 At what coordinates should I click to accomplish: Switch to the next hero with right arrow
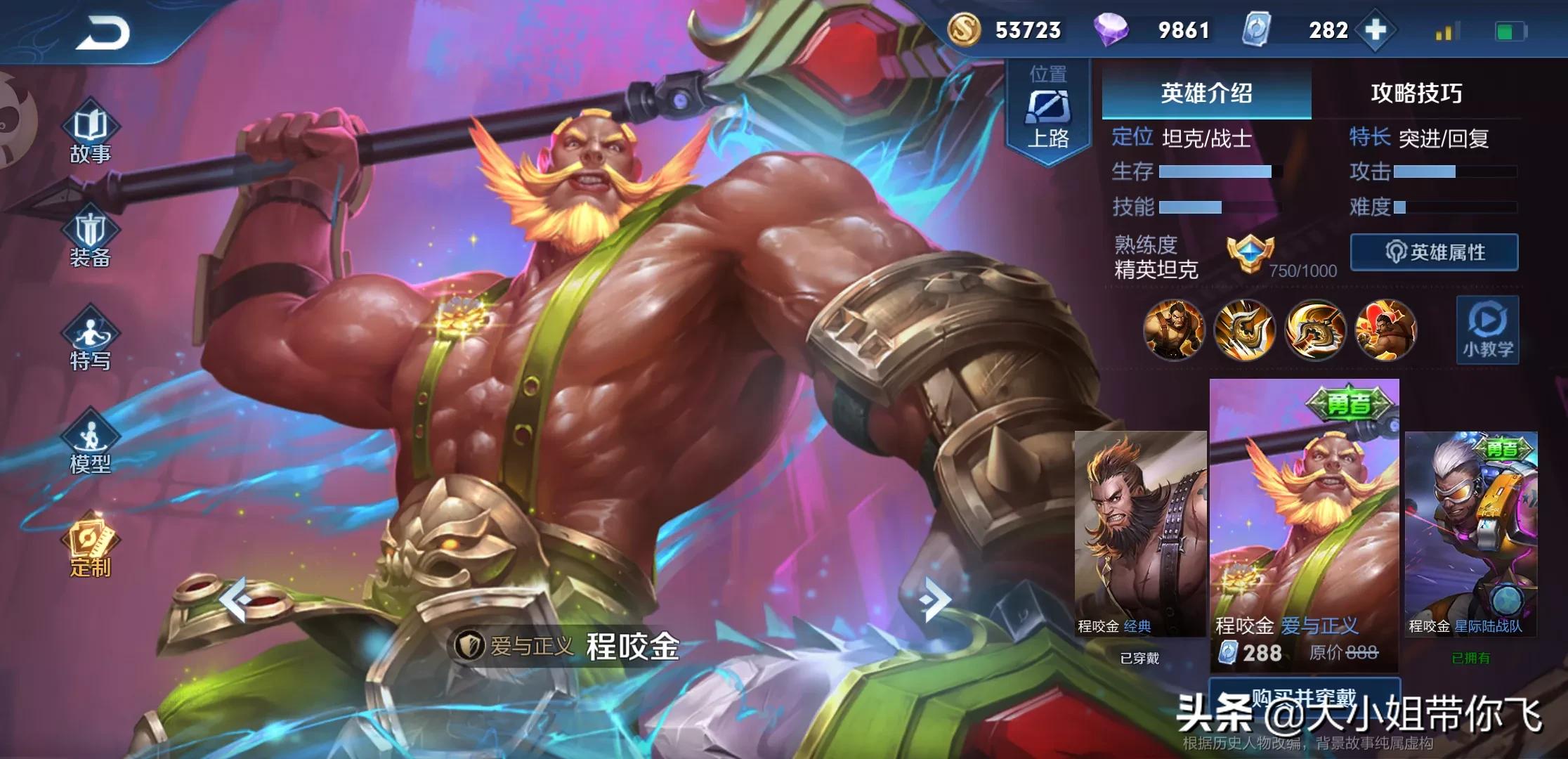(934, 599)
